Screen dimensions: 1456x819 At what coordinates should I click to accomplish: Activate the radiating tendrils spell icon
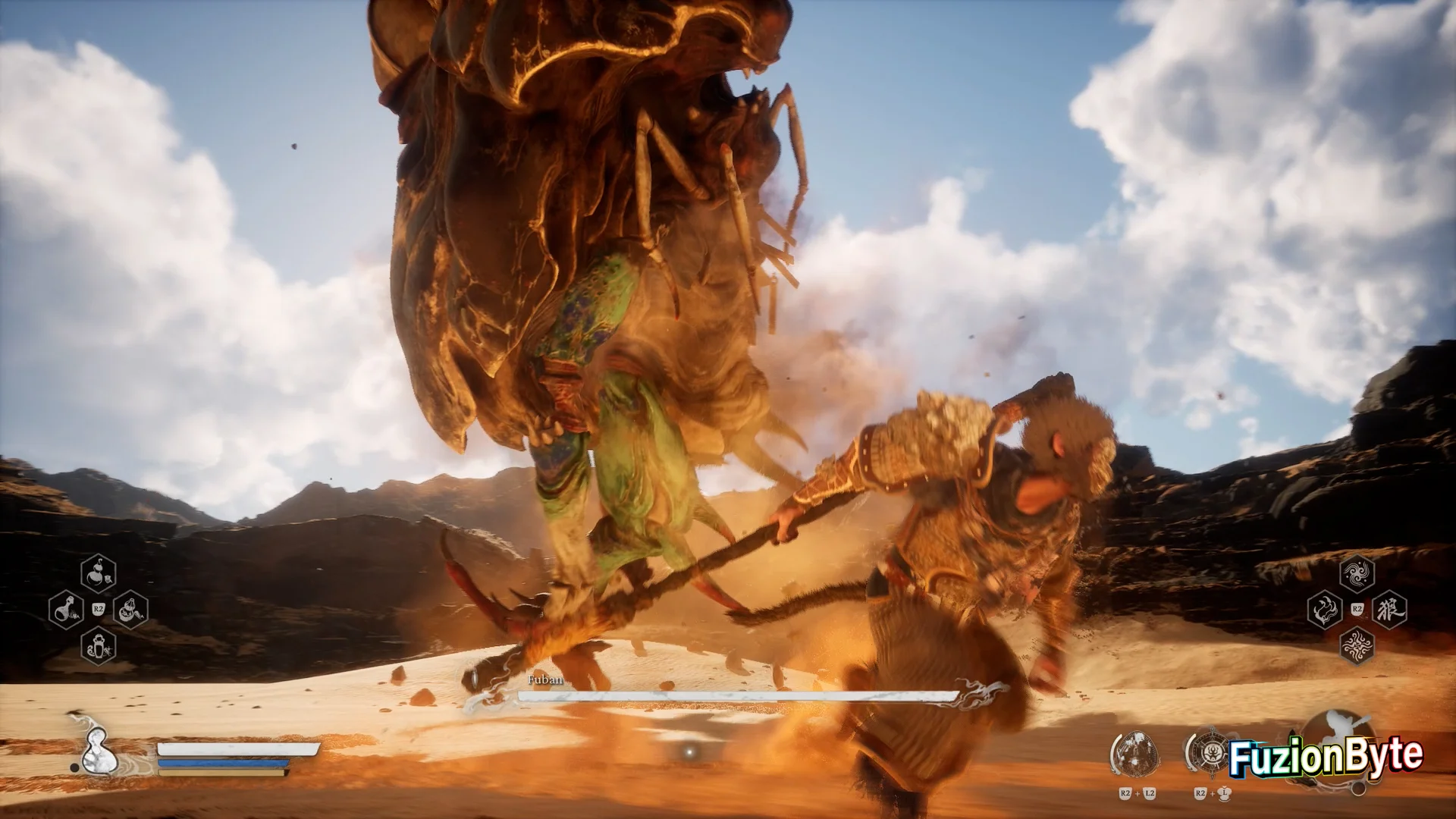click(x=1357, y=646)
